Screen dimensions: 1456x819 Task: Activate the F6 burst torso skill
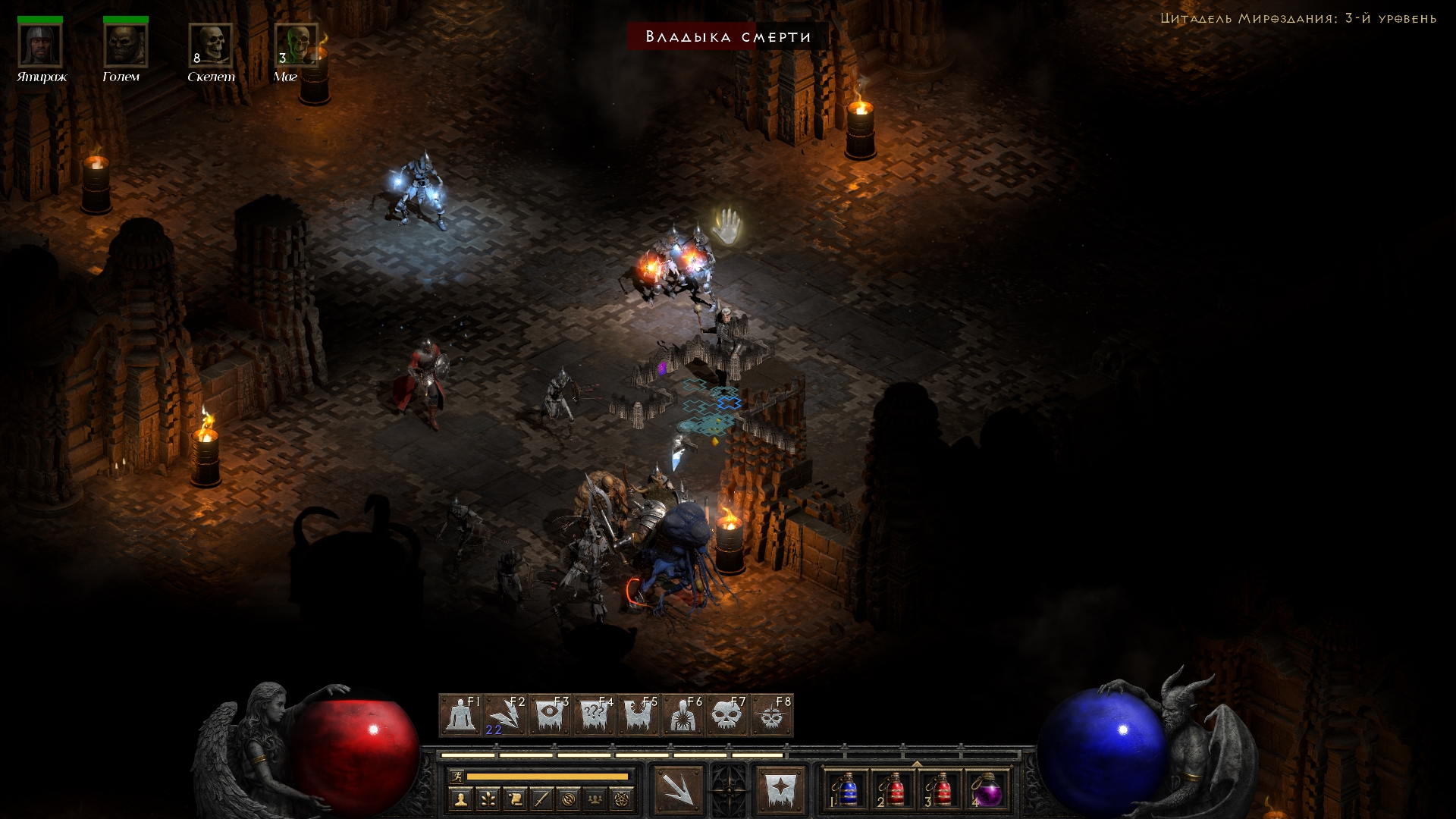[x=682, y=715]
